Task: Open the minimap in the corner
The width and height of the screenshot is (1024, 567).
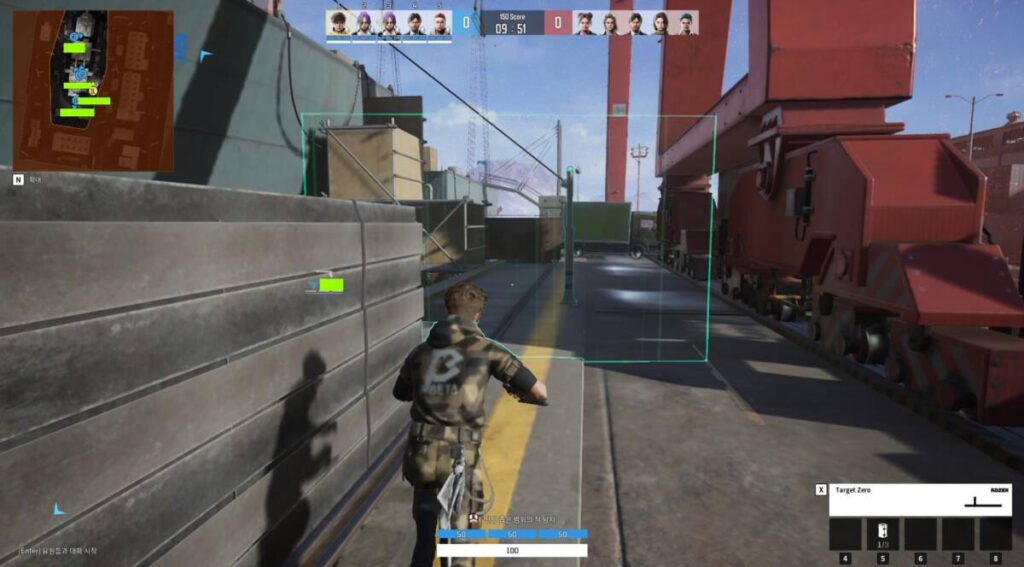Action: coord(93,91)
